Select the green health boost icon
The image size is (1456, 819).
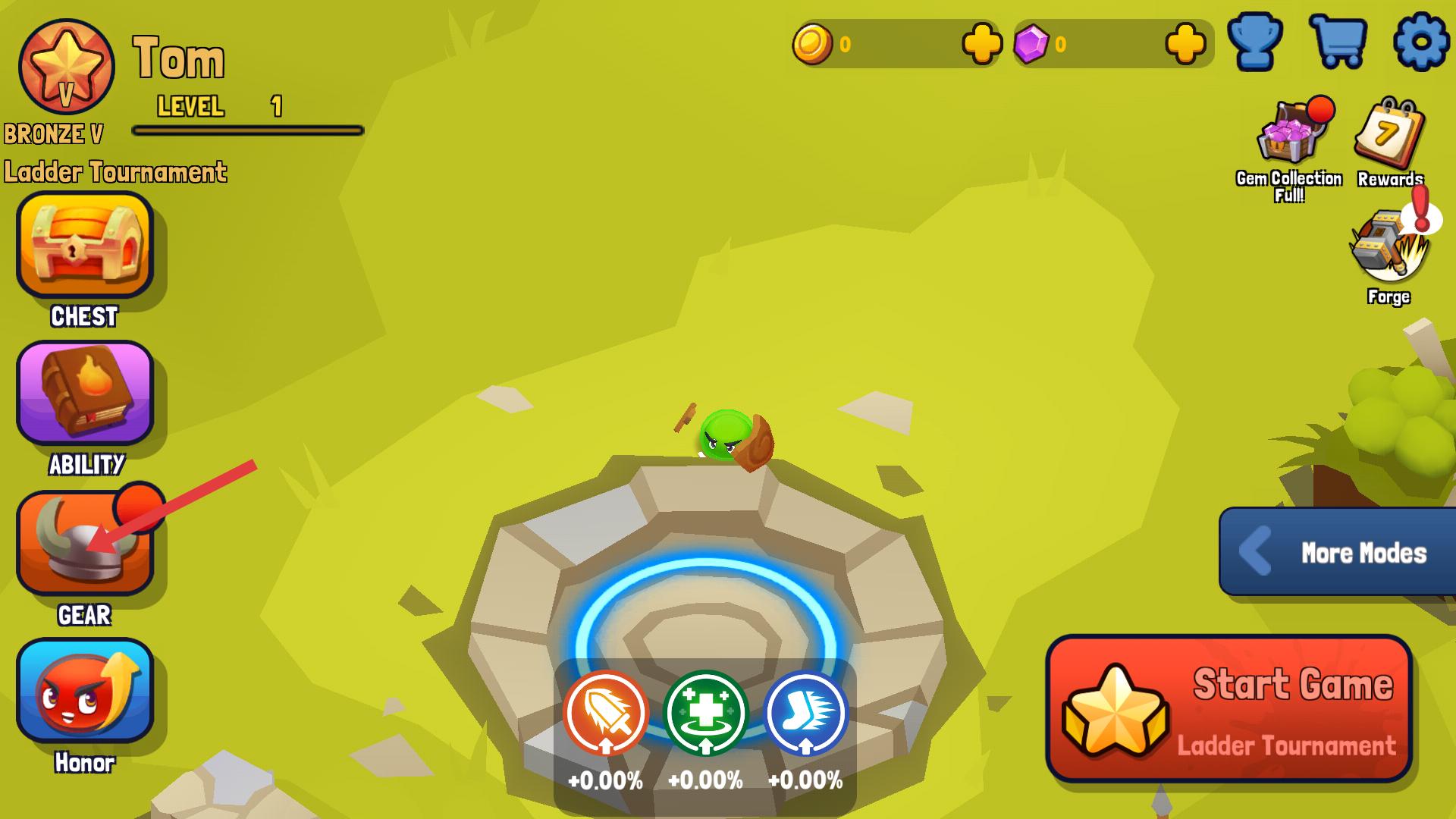[x=705, y=713]
